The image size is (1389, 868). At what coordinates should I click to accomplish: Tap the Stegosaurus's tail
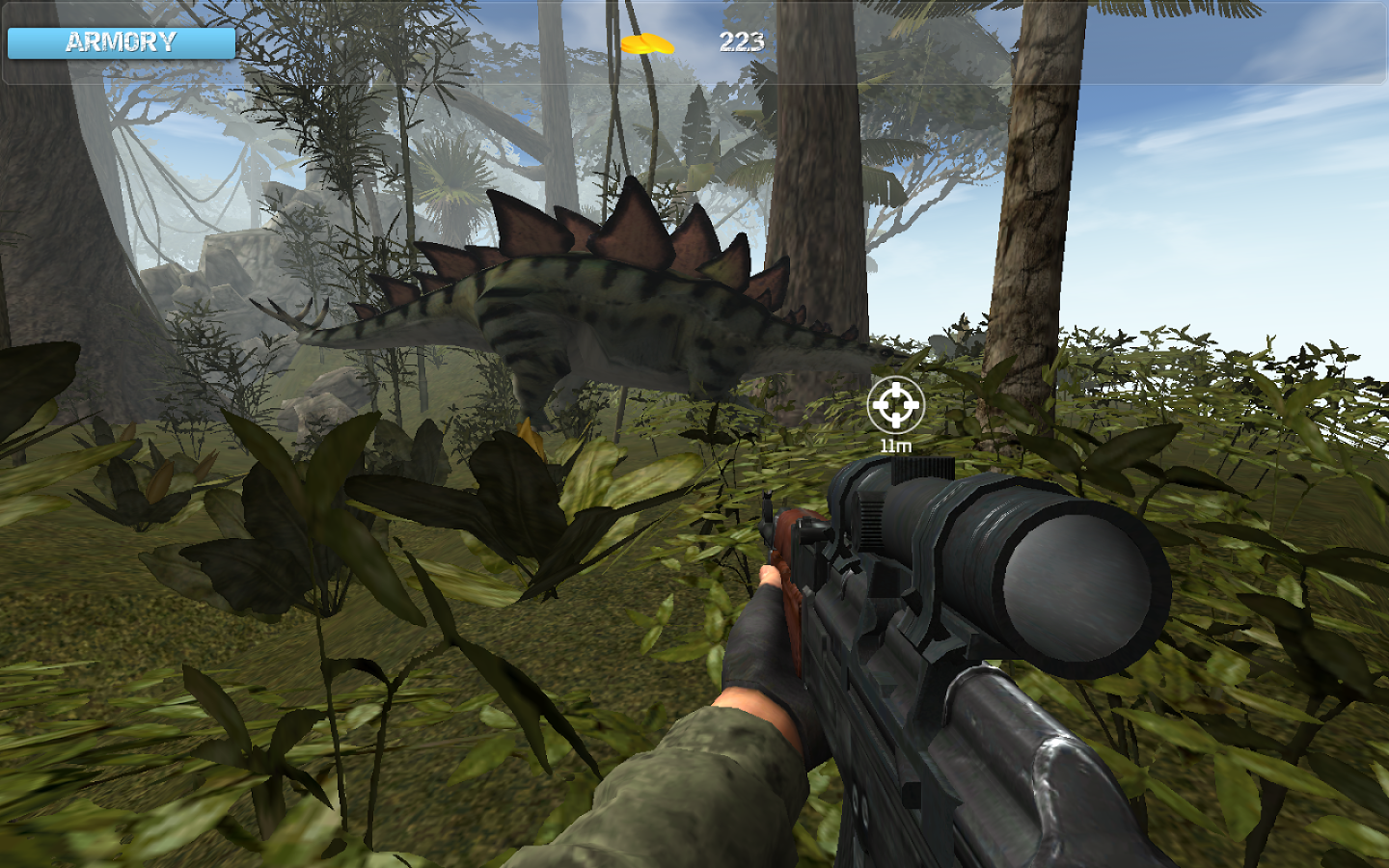point(338,338)
